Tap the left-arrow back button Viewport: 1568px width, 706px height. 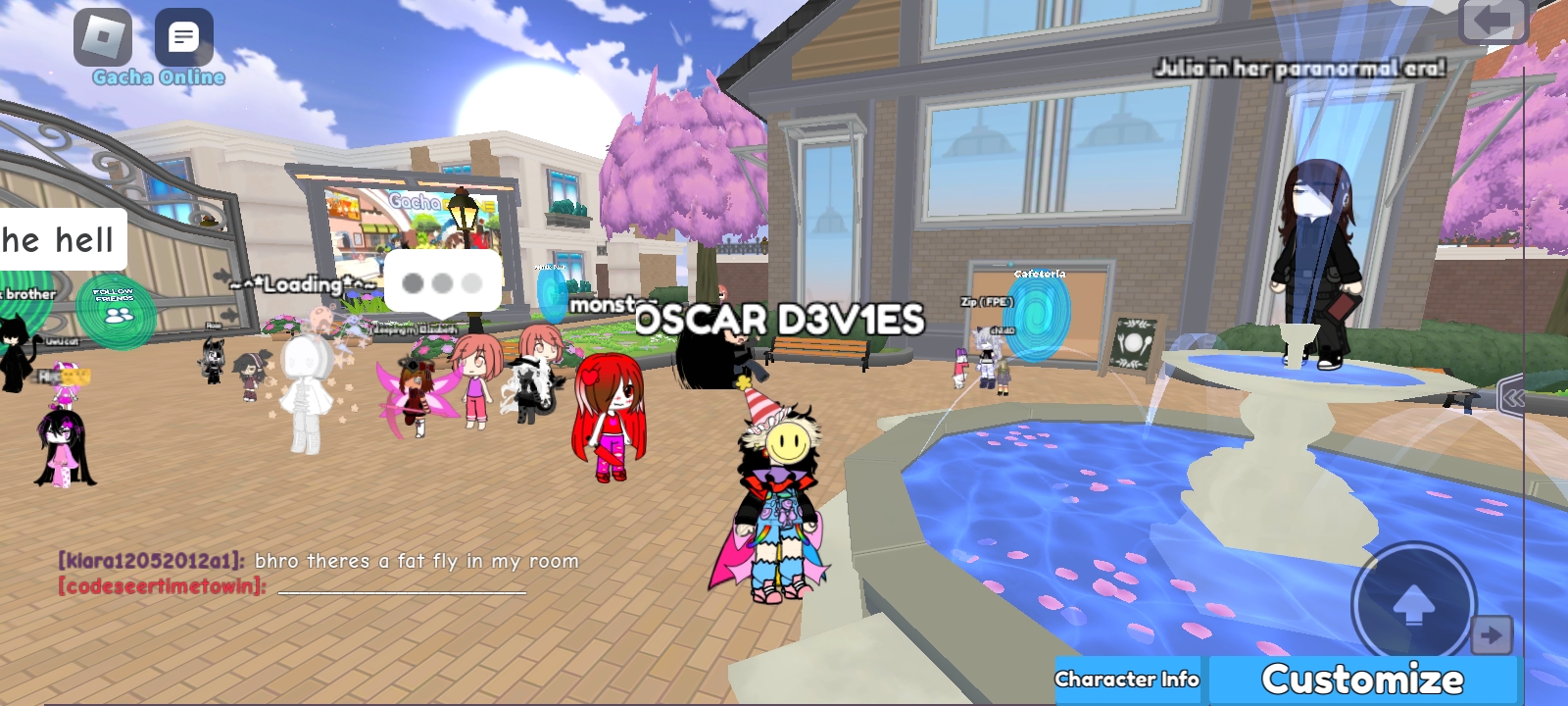tap(1493, 22)
